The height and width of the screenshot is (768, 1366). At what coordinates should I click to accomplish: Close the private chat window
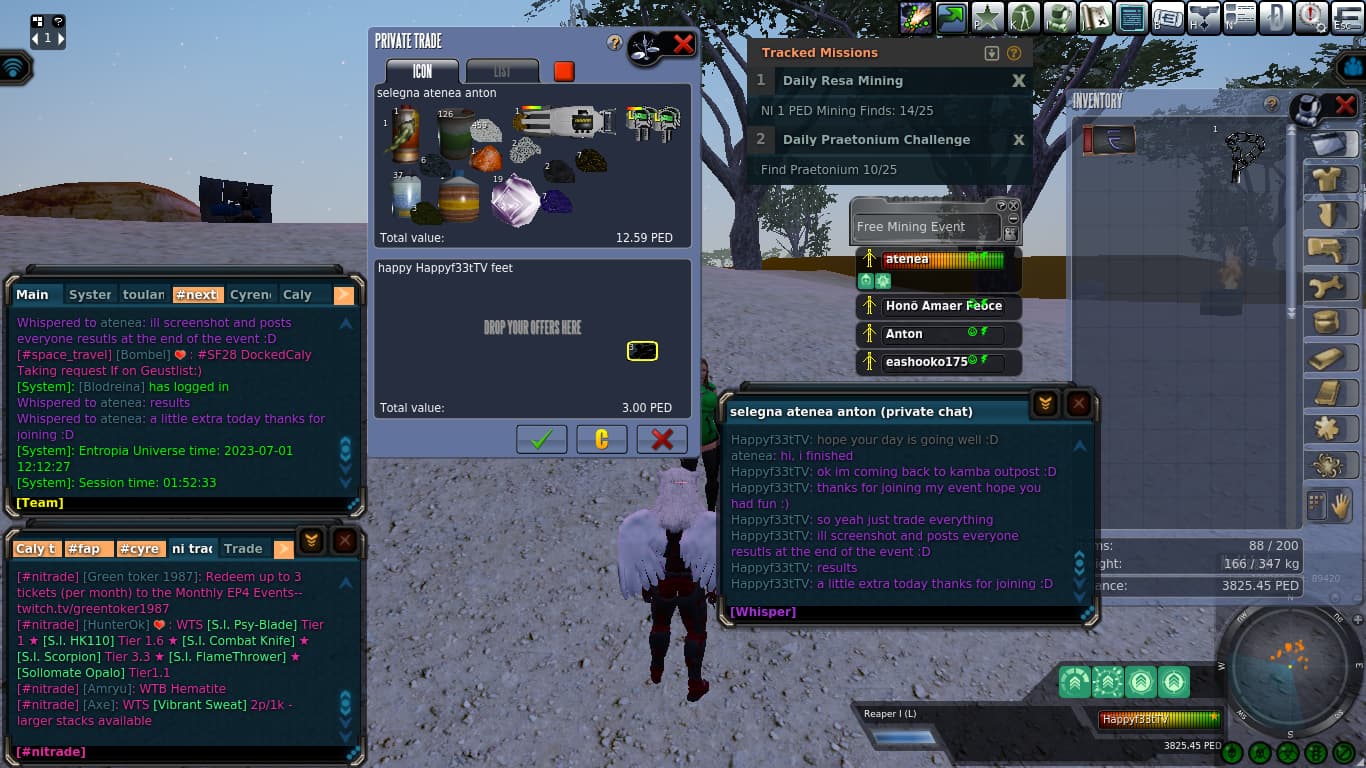[x=1078, y=403]
